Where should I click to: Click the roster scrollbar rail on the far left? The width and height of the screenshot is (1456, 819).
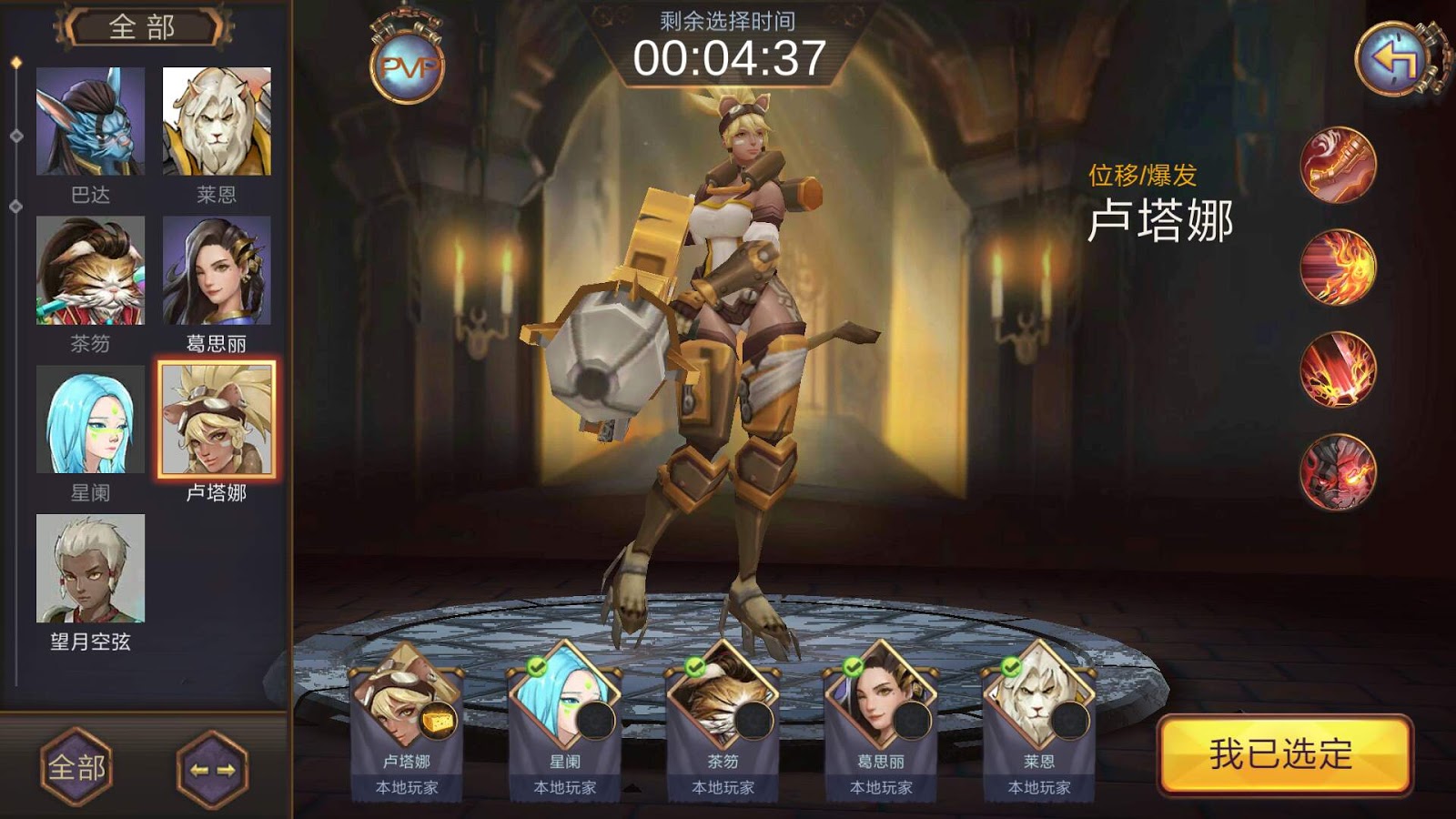(x=15, y=364)
